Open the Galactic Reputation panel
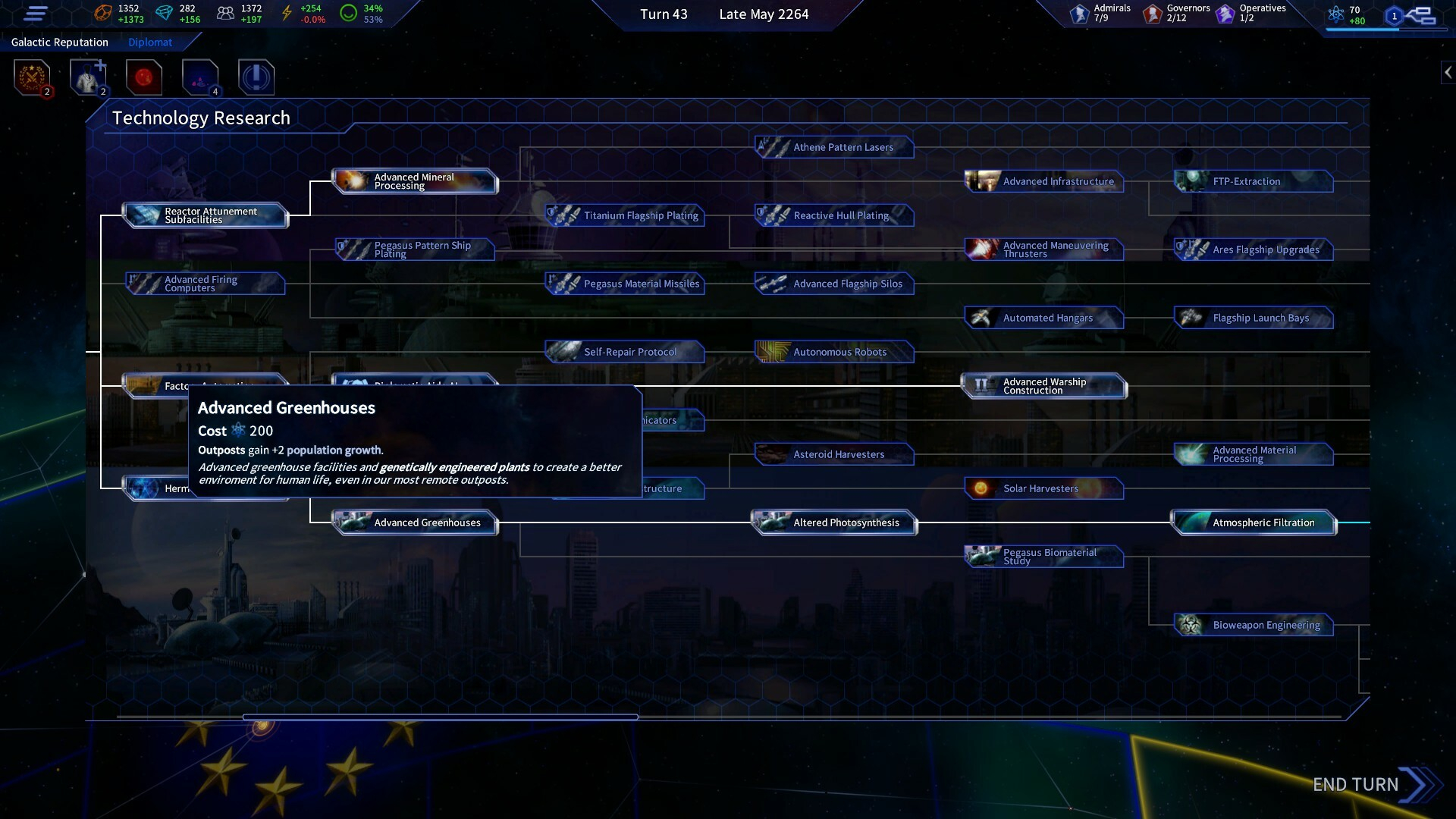Screen dimensions: 1456x819 (60, 42)
